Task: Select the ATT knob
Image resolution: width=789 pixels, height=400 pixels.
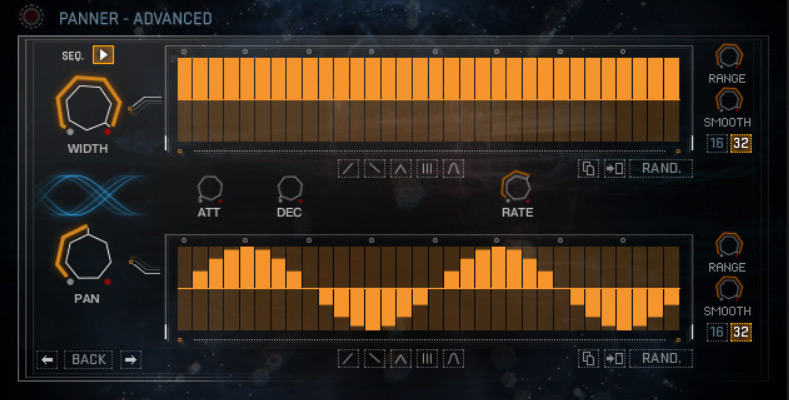Action: coord(209,188)
